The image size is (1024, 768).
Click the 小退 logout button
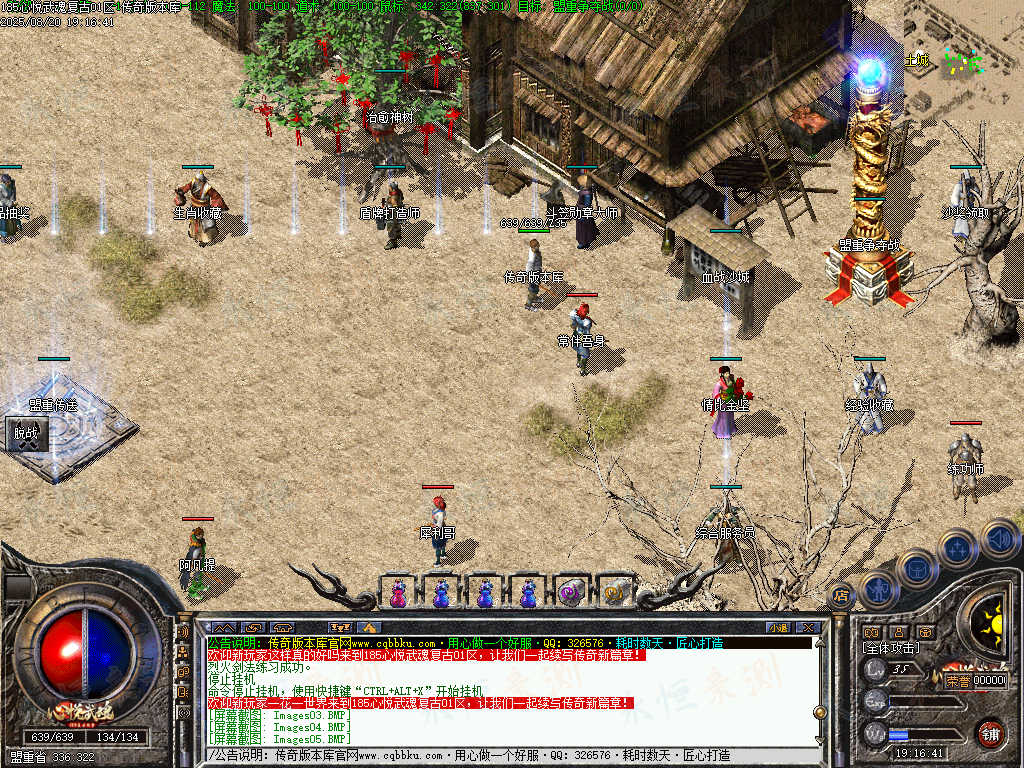point(778,627)
